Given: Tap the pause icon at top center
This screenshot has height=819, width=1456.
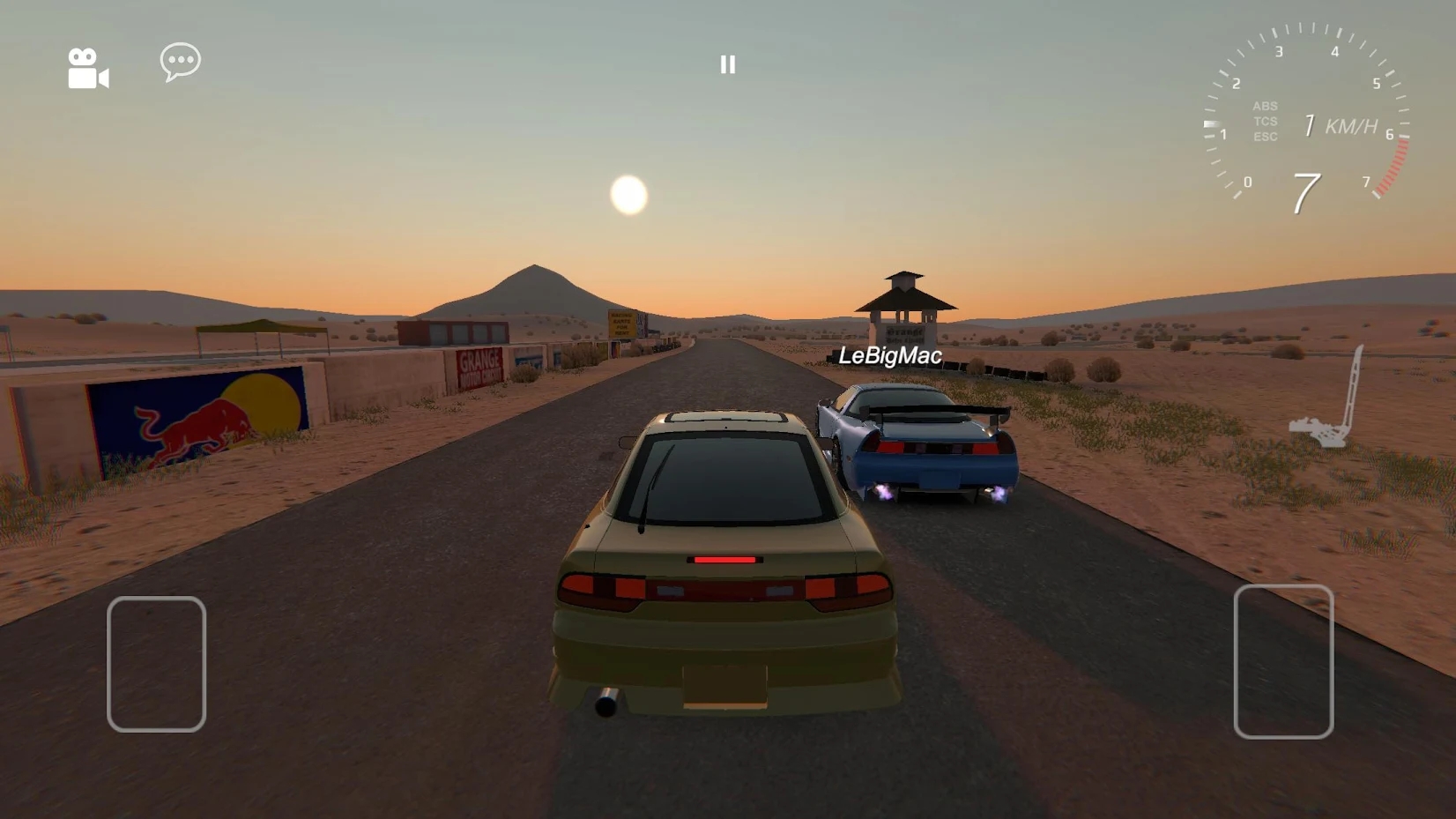Looking at the screenshot, I should click(726, 63).
